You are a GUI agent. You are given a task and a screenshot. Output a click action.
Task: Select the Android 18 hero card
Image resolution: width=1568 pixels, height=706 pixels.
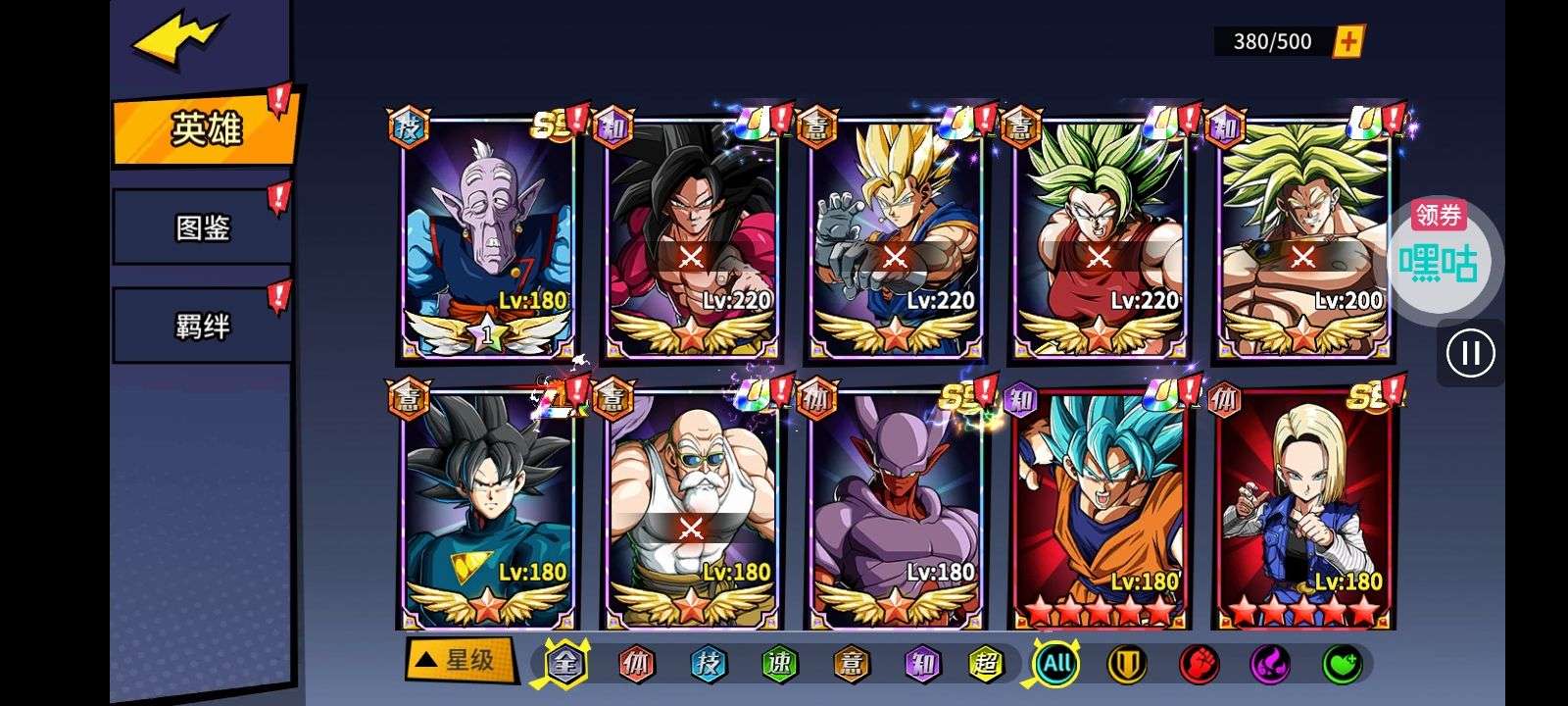coord(1302,510)
